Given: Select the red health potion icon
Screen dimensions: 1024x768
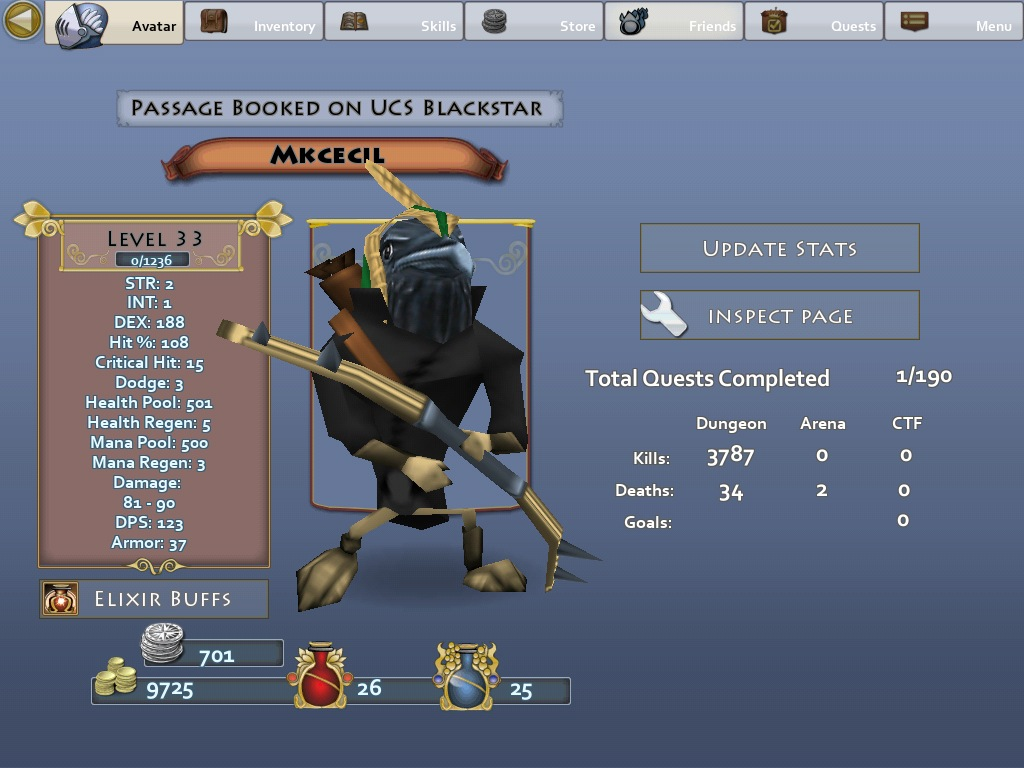Looking at the screenshot, I should [319, 677].
